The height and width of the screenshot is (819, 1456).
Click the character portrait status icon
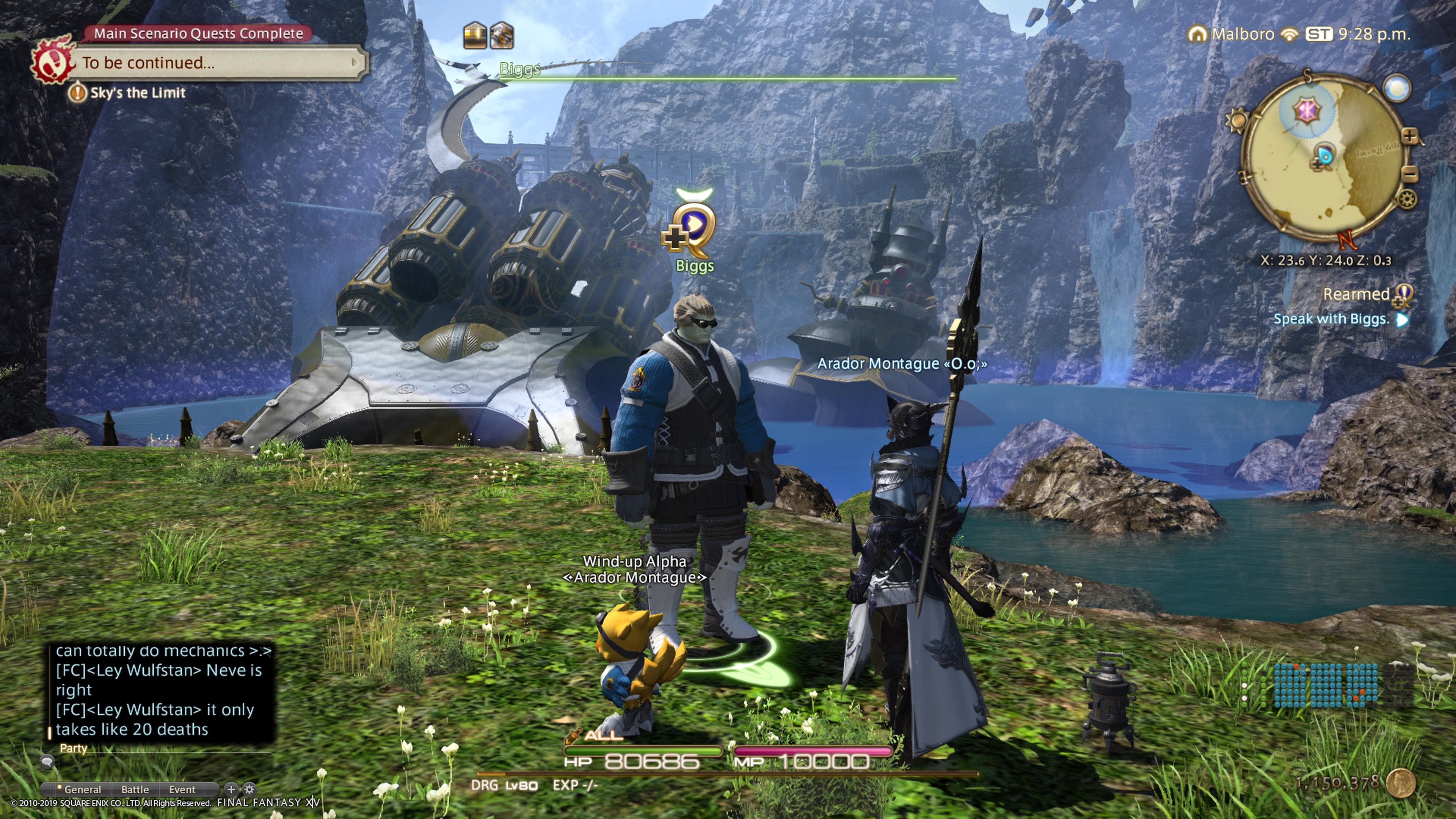pyautogui.click(x=501, y=36)
